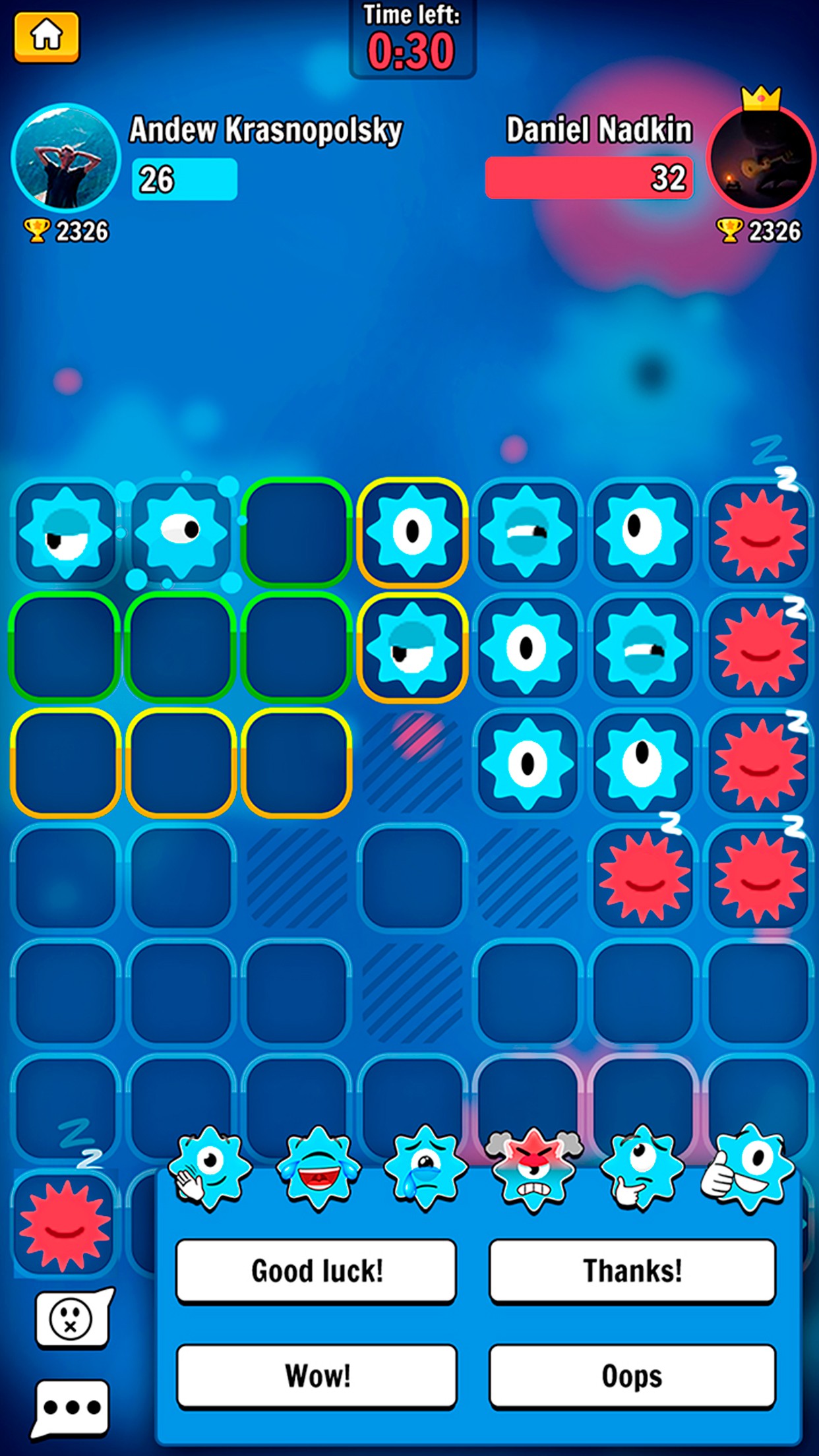Send the thinking face emote
The height and width of the screenshot is (1456, 819).
(x=641, y=1168)
